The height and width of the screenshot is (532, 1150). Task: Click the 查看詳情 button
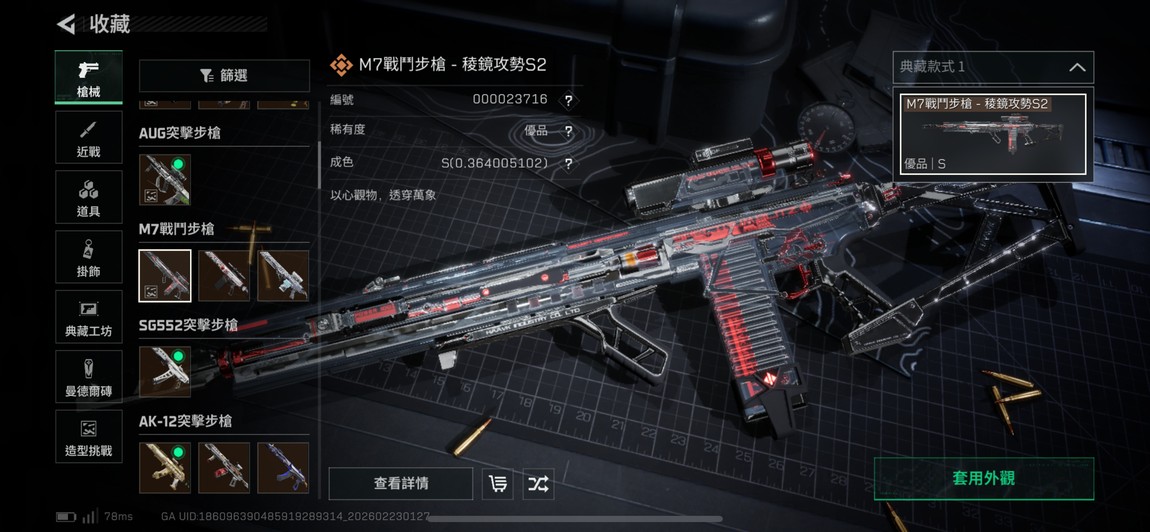[401, 484]
